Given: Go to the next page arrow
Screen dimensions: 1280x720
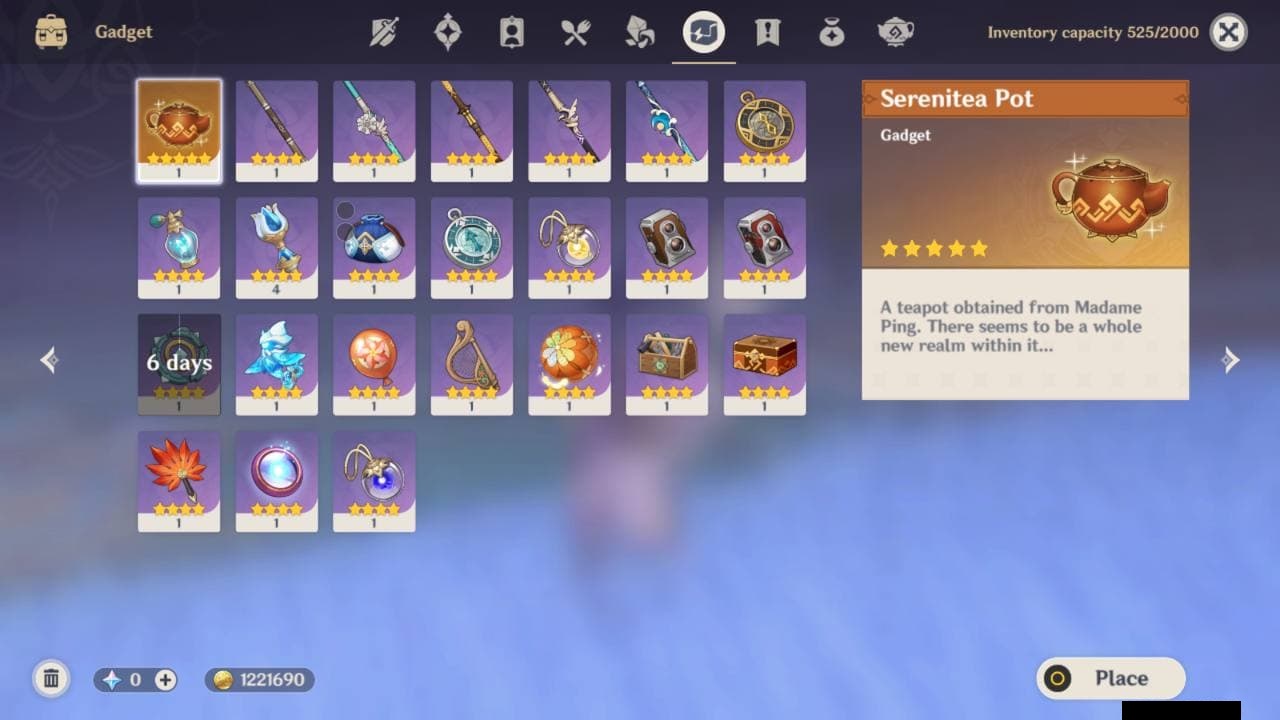Looking at the screenshot, I should pyautogui.click(x=1231, y=360).
